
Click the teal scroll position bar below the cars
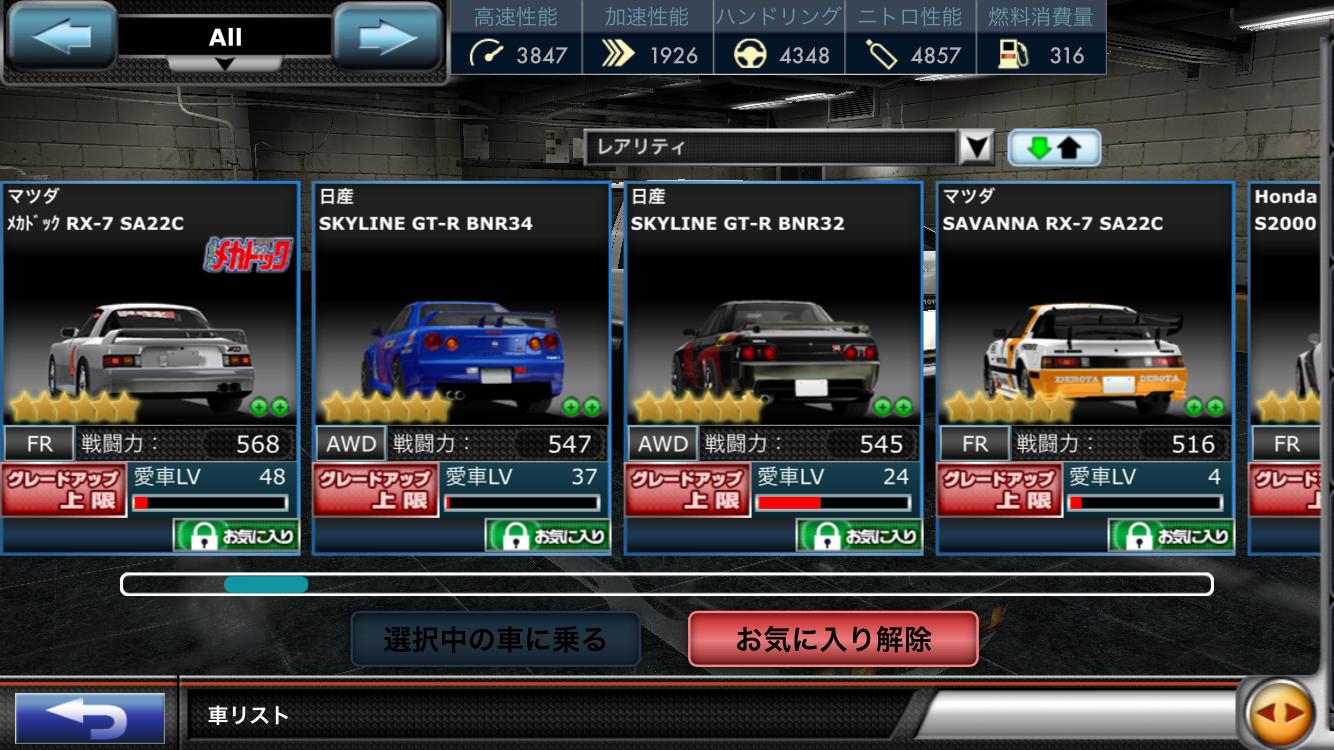point(268,583)
